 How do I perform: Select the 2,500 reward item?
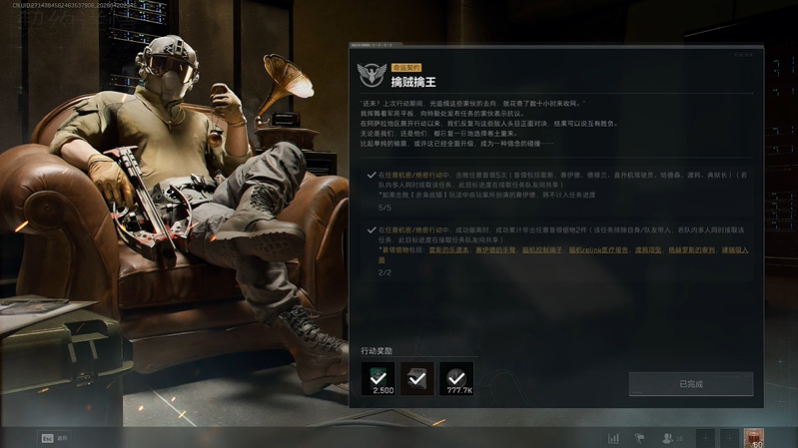point(378,378)
